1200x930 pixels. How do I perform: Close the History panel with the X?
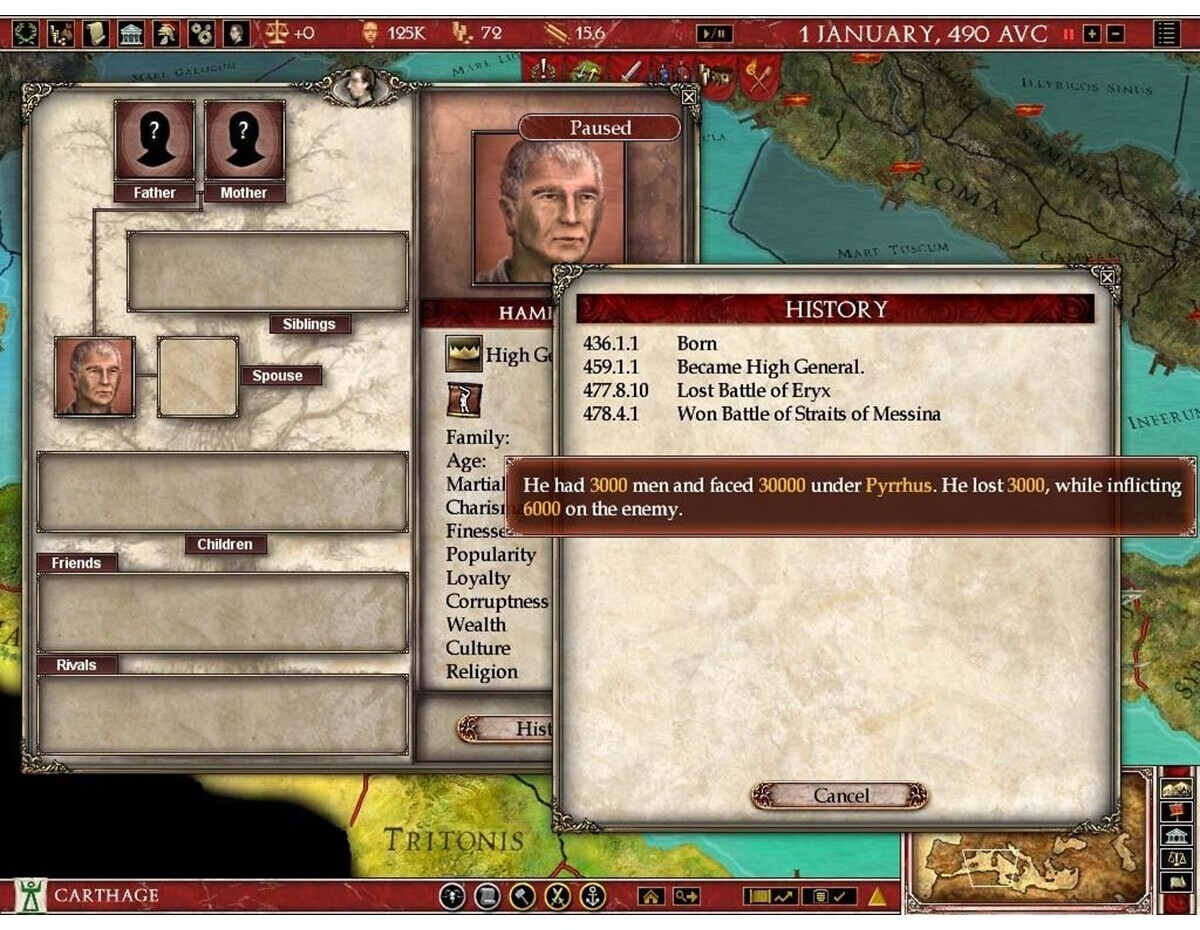1107,276
